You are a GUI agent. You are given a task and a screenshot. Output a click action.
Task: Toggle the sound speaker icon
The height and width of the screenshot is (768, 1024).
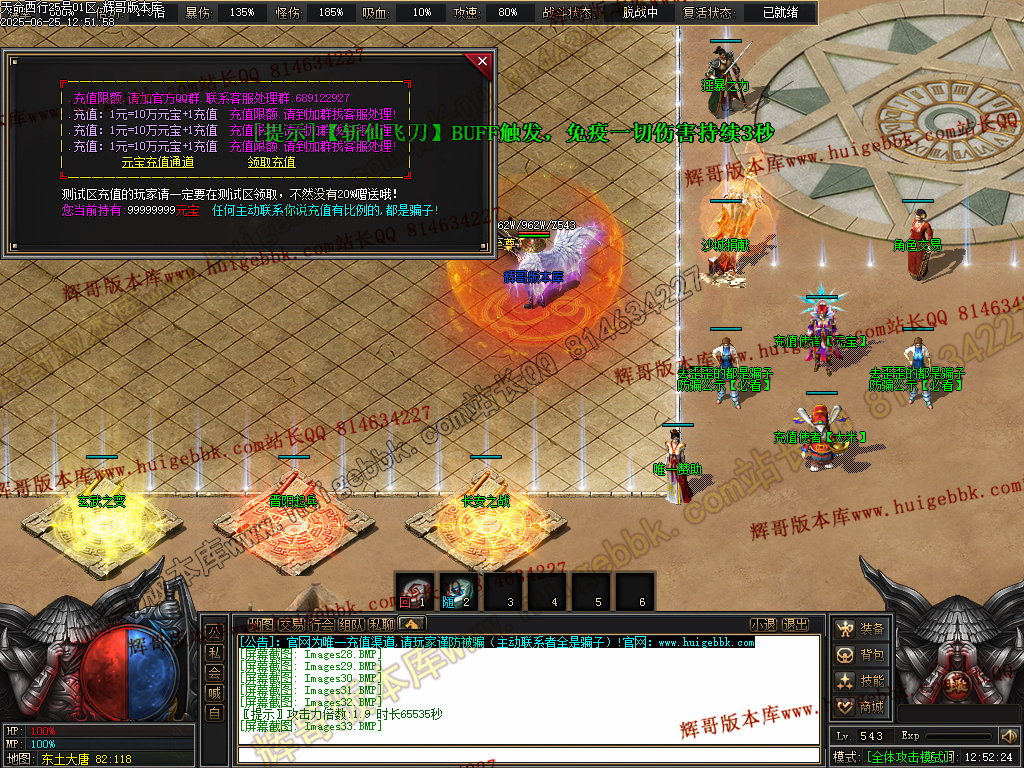pos(1008,736)
